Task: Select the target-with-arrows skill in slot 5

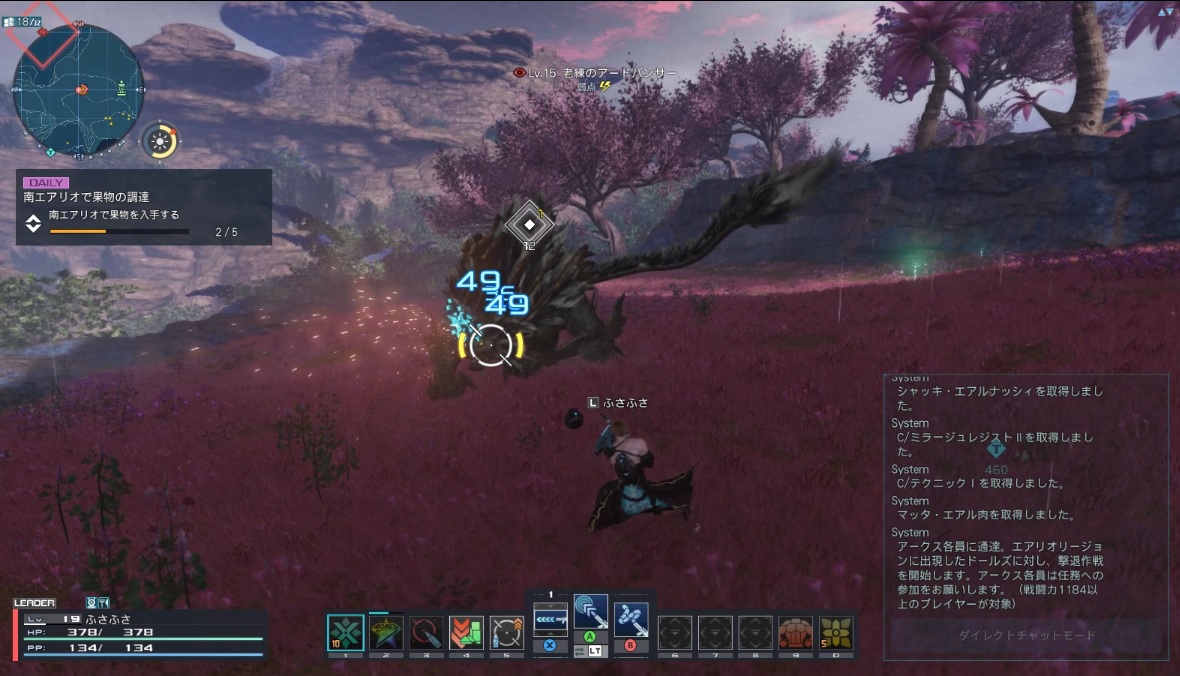Action: [x=507, y=632]
